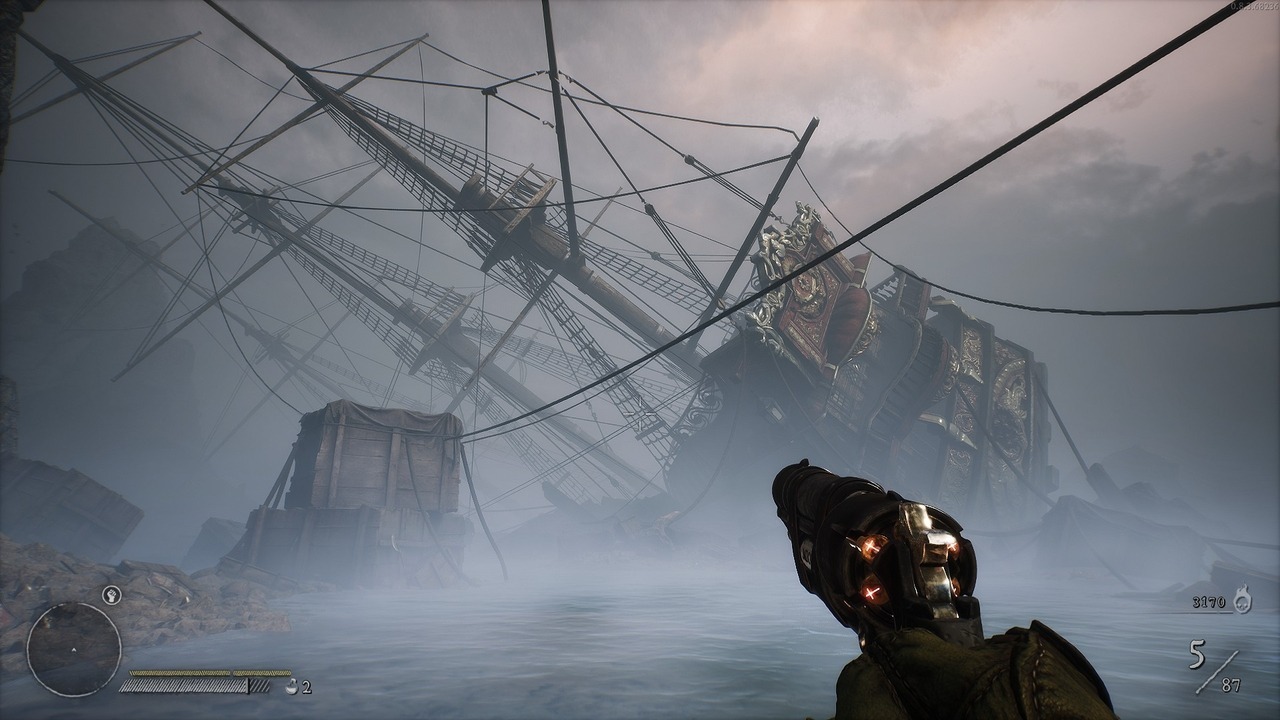Select the flaming skull currency icon
1280x720 pixels.
point(1241,600)
